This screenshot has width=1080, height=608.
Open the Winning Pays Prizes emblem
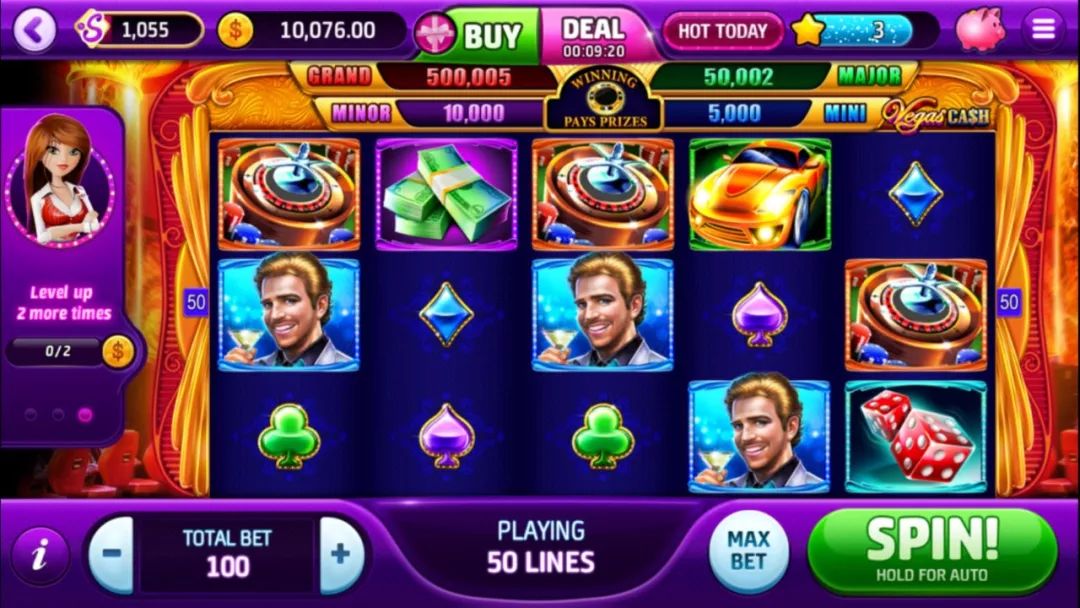point(601,100)
